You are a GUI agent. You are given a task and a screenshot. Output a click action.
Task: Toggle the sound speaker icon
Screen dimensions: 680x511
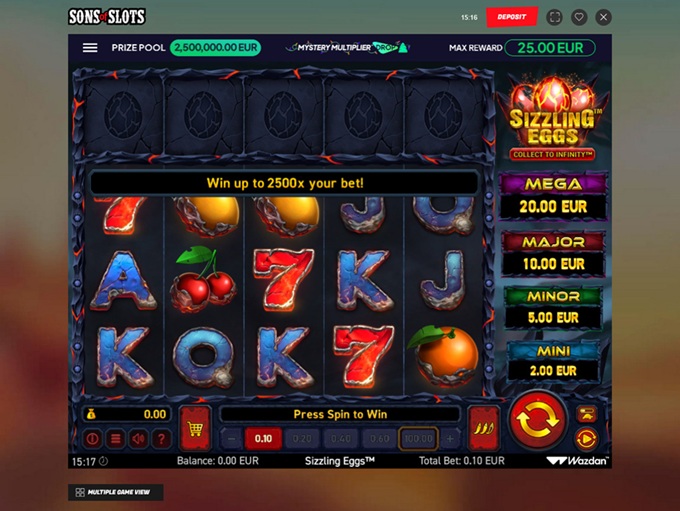point(138,438)
